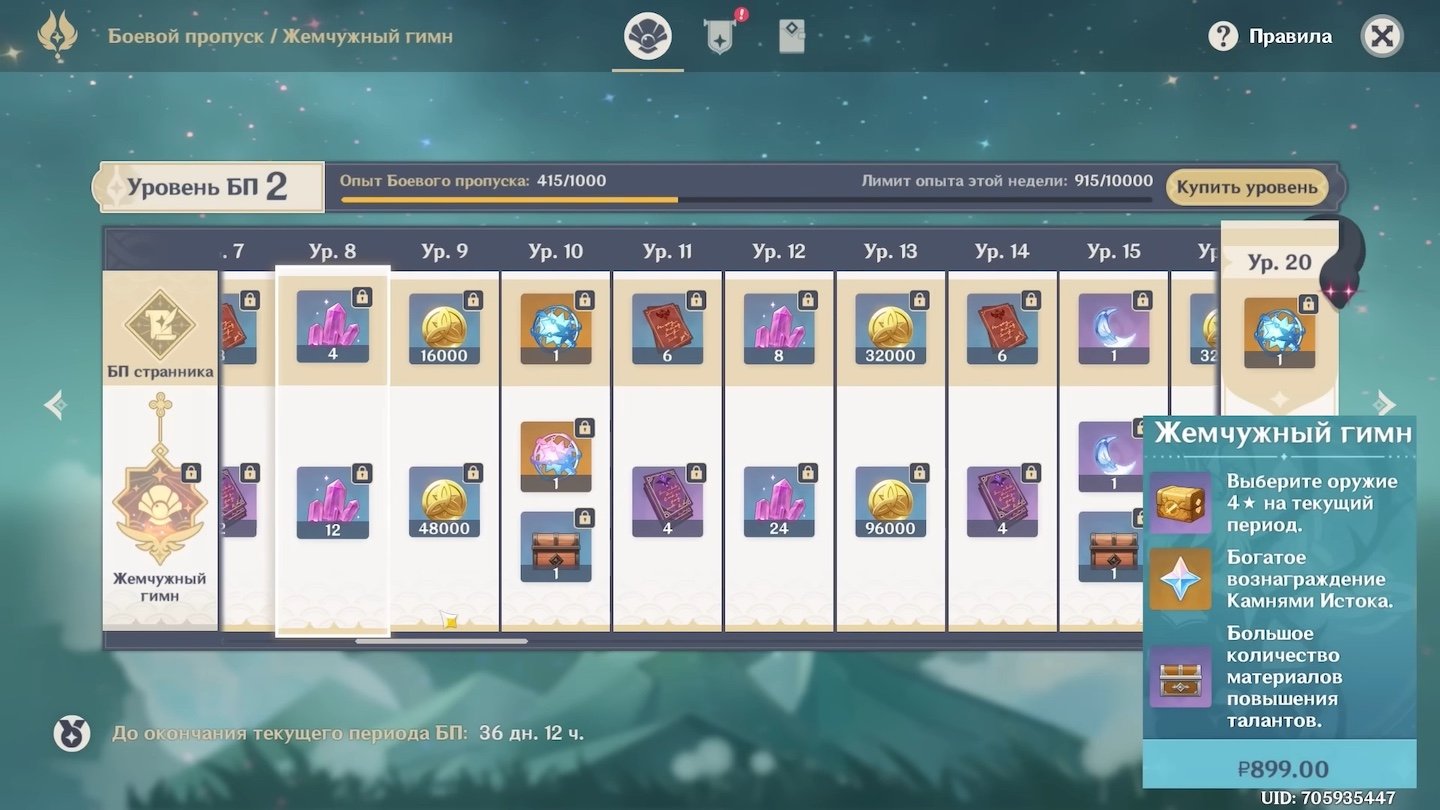Select the 12 pink crystals reward
Viewport: 1440px width, 810px height.
333,502
